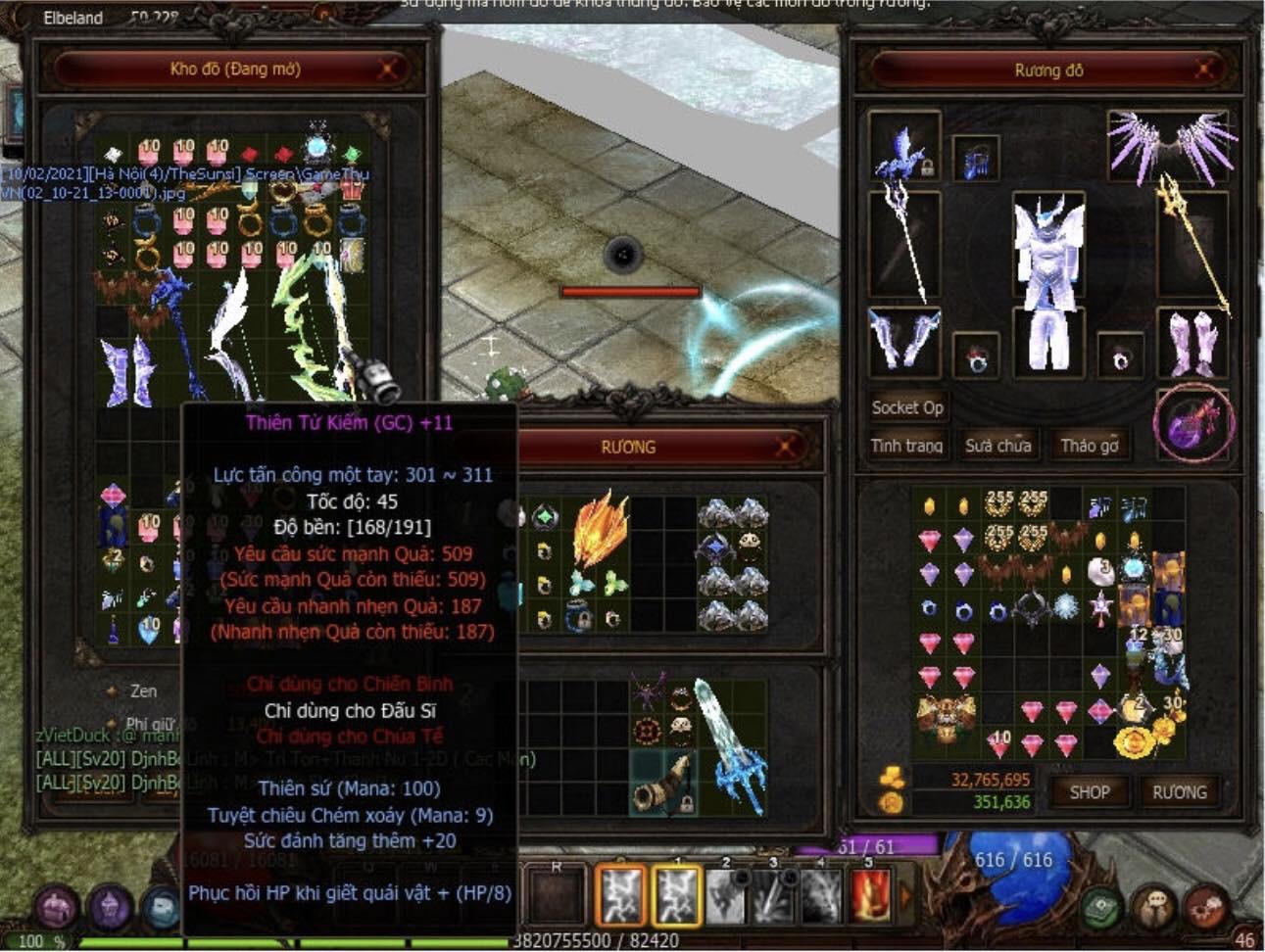1265x952 pixels.
Task: Open the Socket Op panel
Action: coord(906,407)
